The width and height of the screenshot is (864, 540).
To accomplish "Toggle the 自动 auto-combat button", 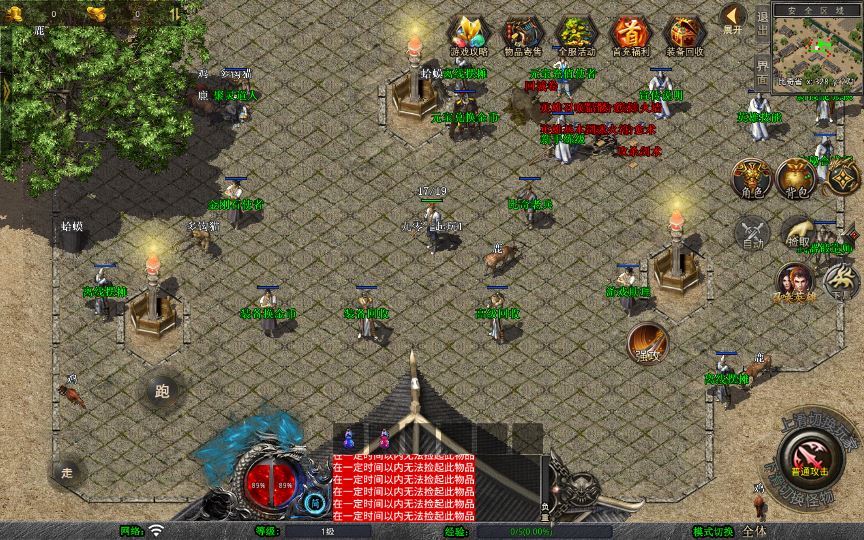I will tap(752, 234).
